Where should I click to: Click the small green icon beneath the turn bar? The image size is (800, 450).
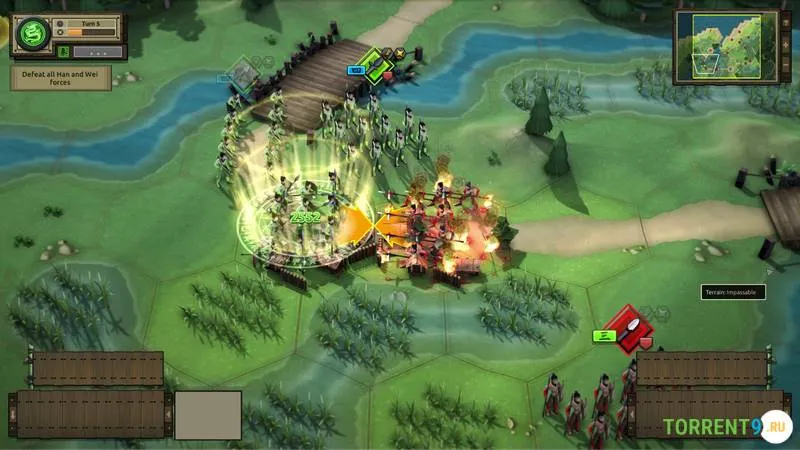(64, 52)
